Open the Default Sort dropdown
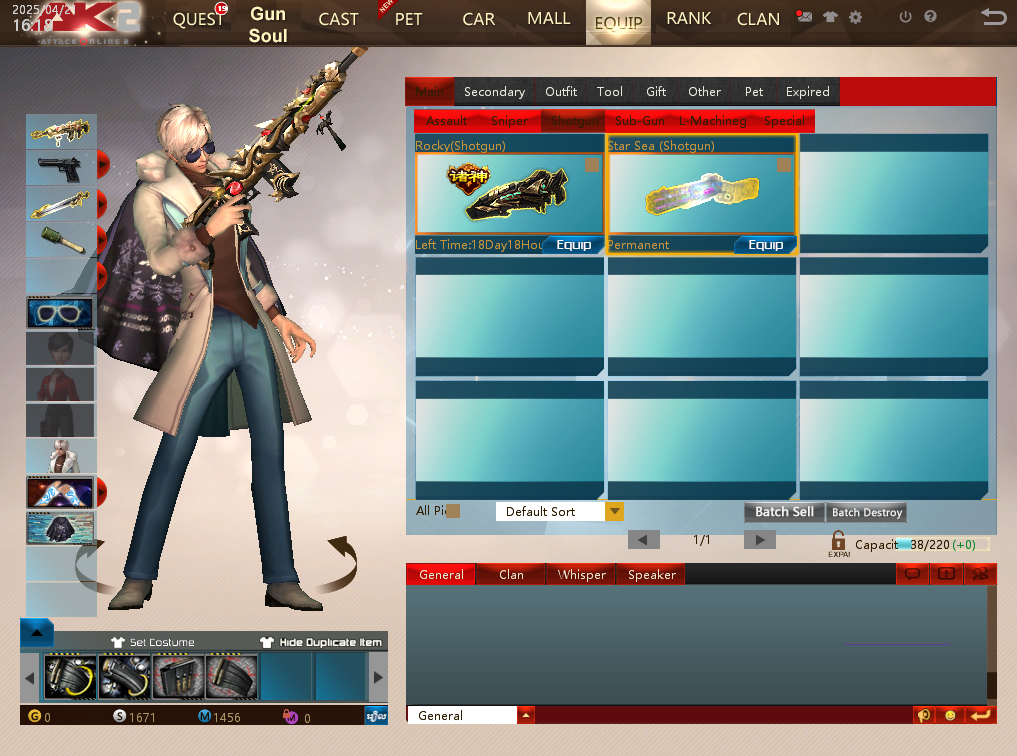1017x756 pixels. [614, 512]
